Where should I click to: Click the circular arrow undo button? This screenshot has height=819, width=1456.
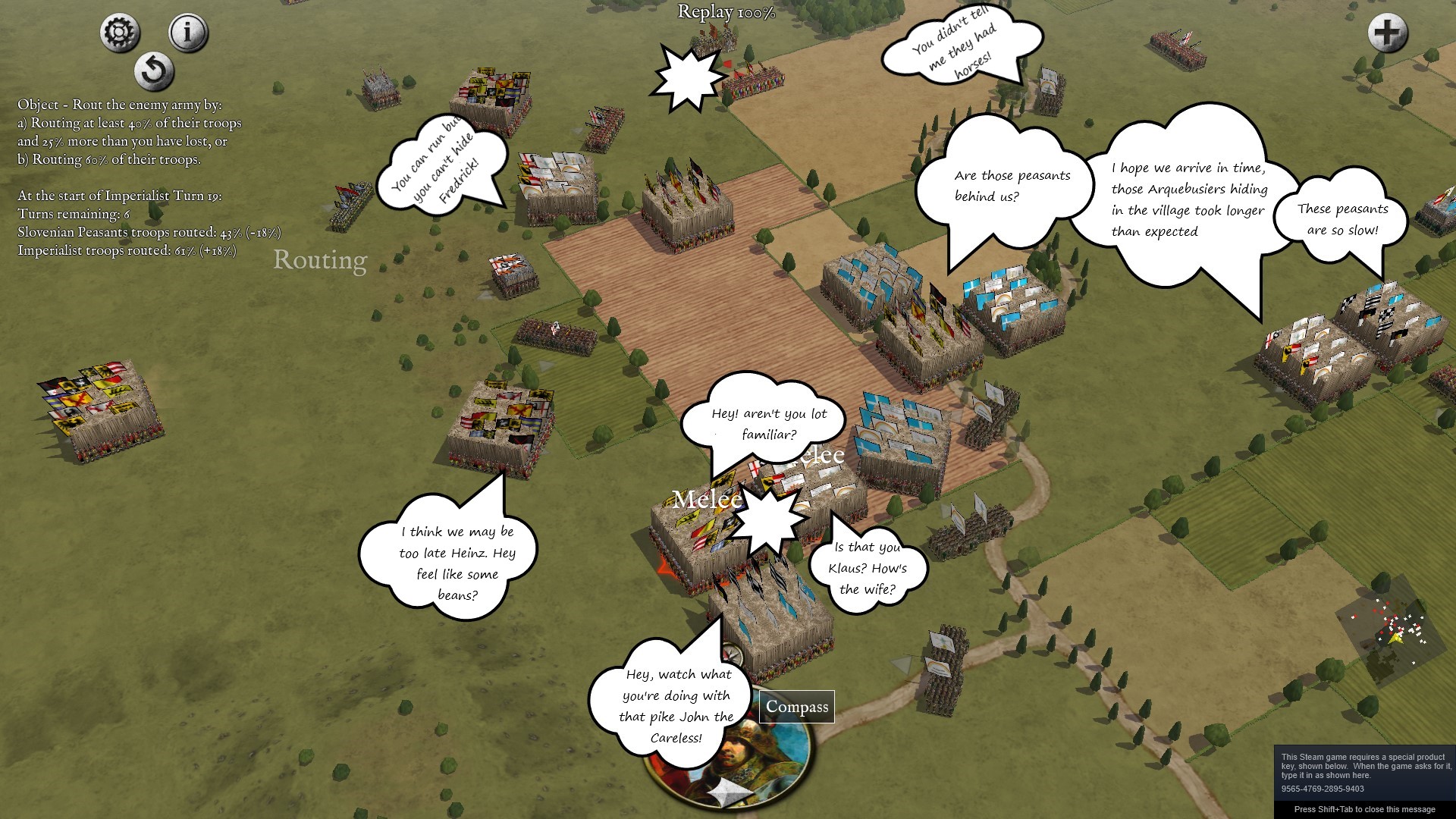(154, 71)
